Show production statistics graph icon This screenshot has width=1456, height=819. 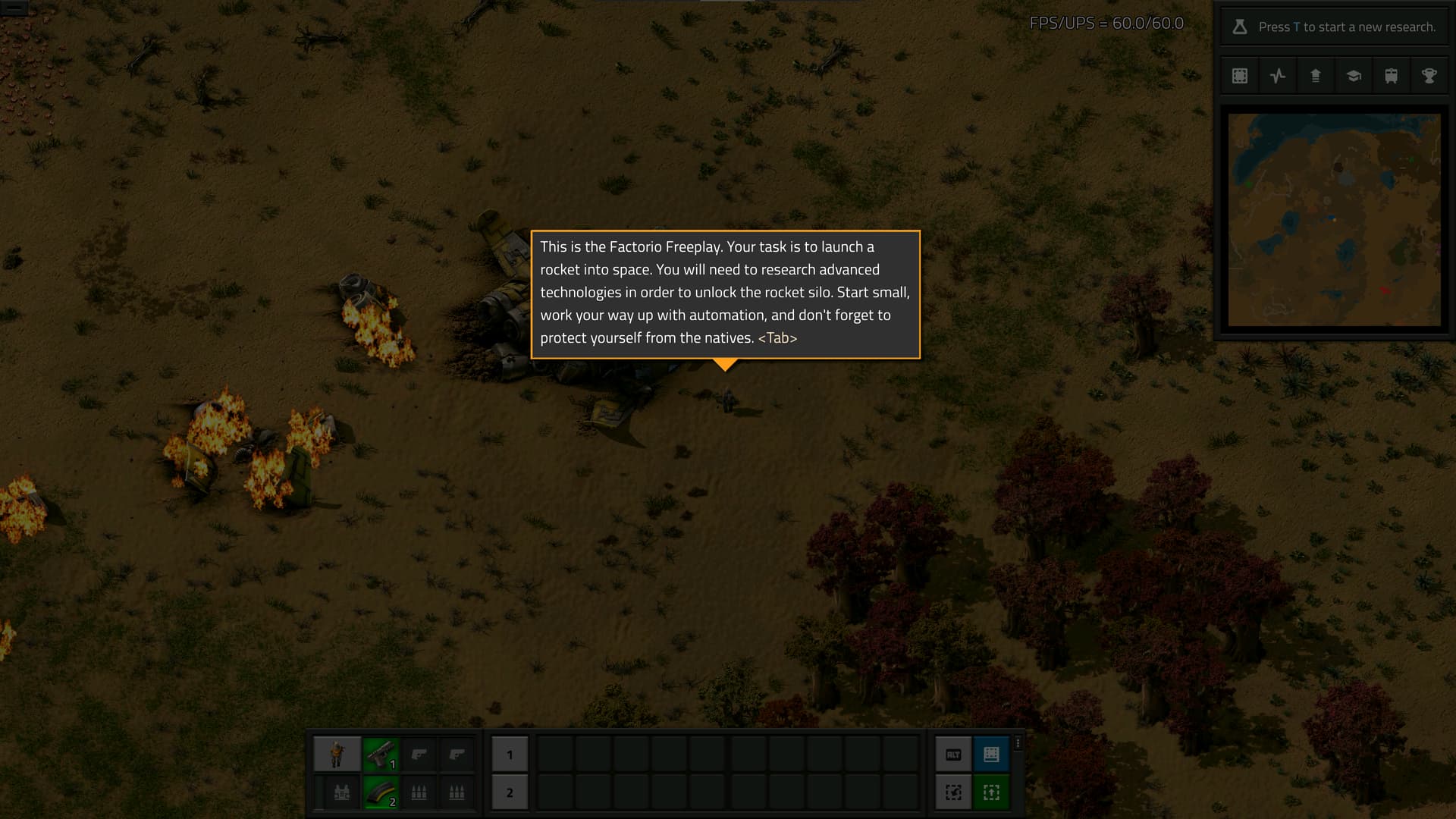tap(1278, 76)
